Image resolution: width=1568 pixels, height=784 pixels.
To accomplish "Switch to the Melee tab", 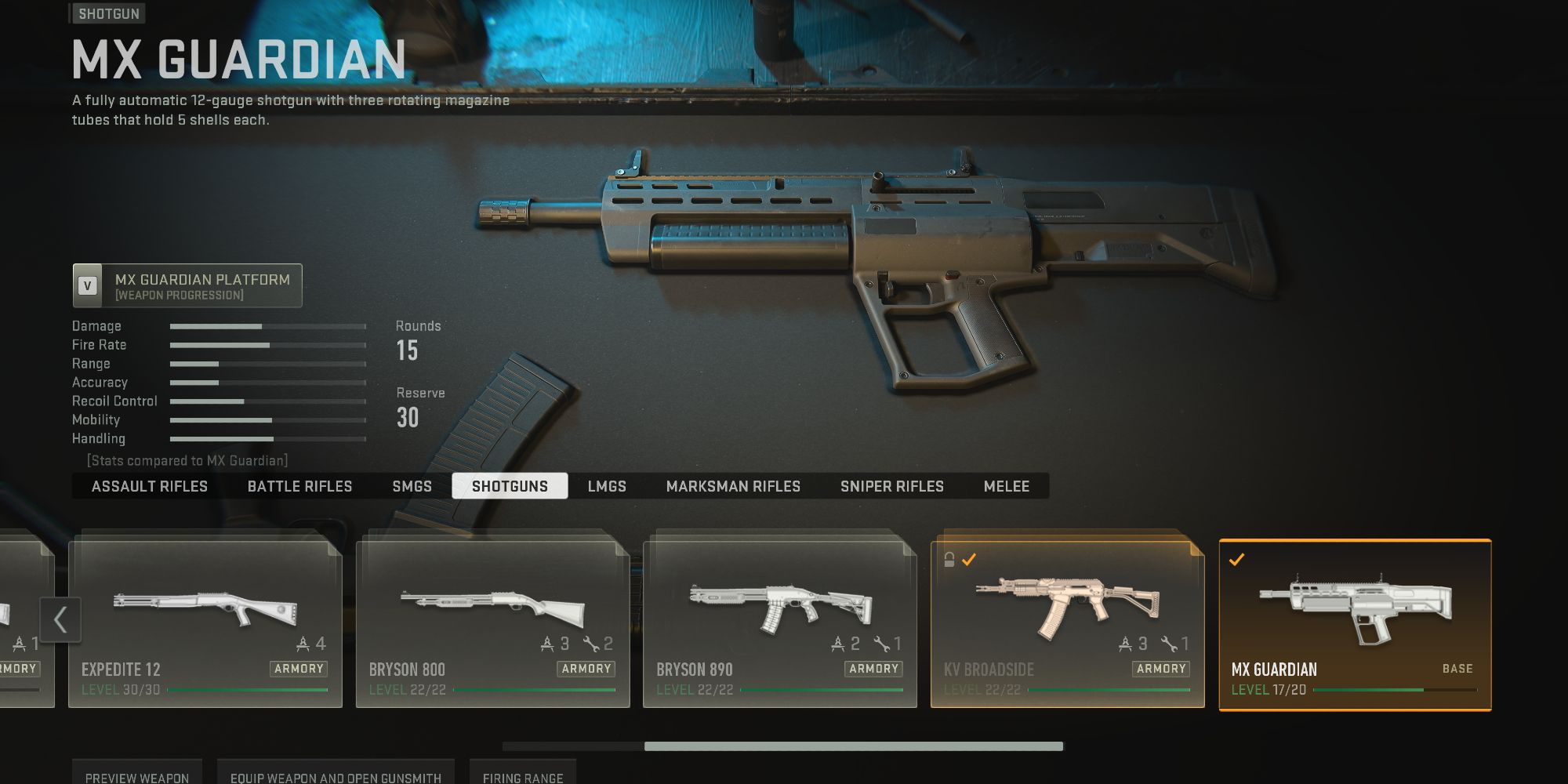I will (x=1007, y=486).
